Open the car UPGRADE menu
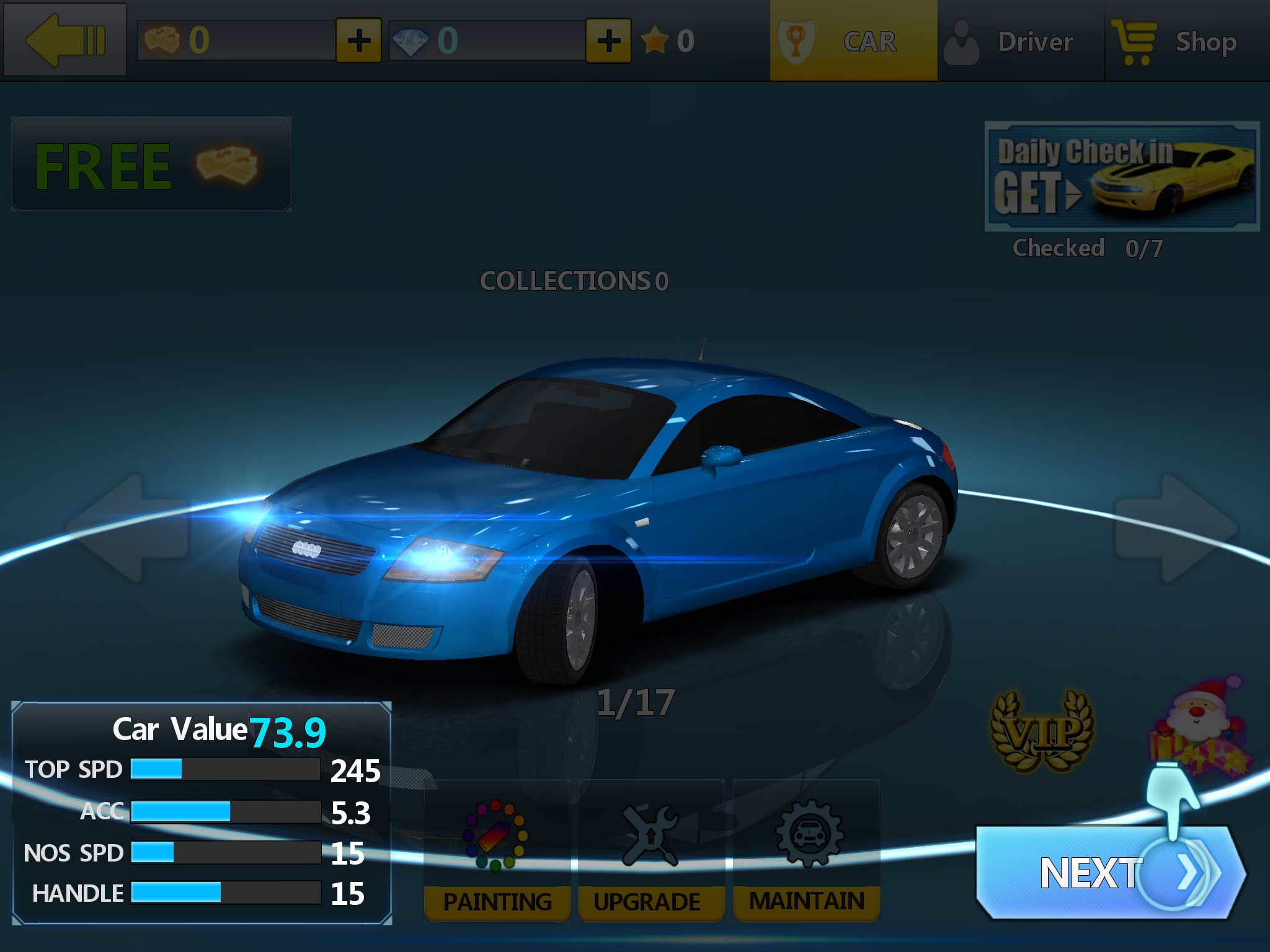Screen dimensions: 1270x952 [x=651, y=852]
